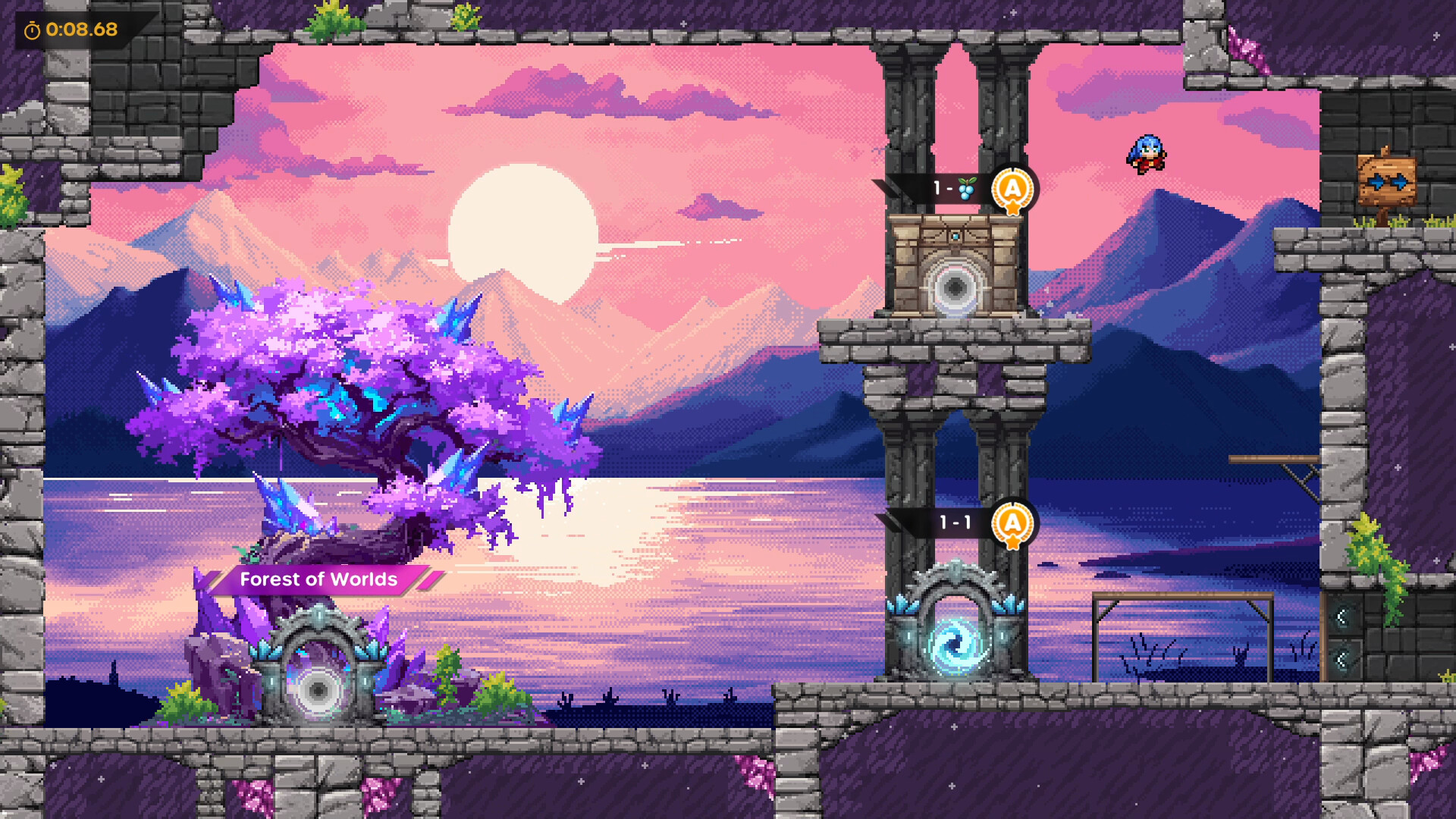The image size is (1456, 819).
Task: Click the stopwatch icon beside the timer
Action: point(31,30)
